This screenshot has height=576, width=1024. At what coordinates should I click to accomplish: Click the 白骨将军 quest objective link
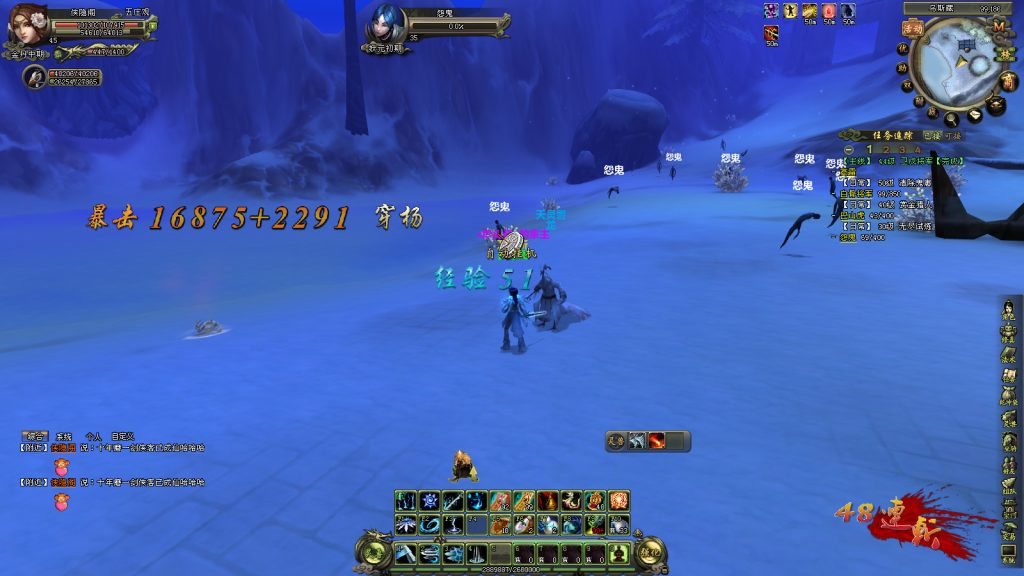[x=861, y=193]
